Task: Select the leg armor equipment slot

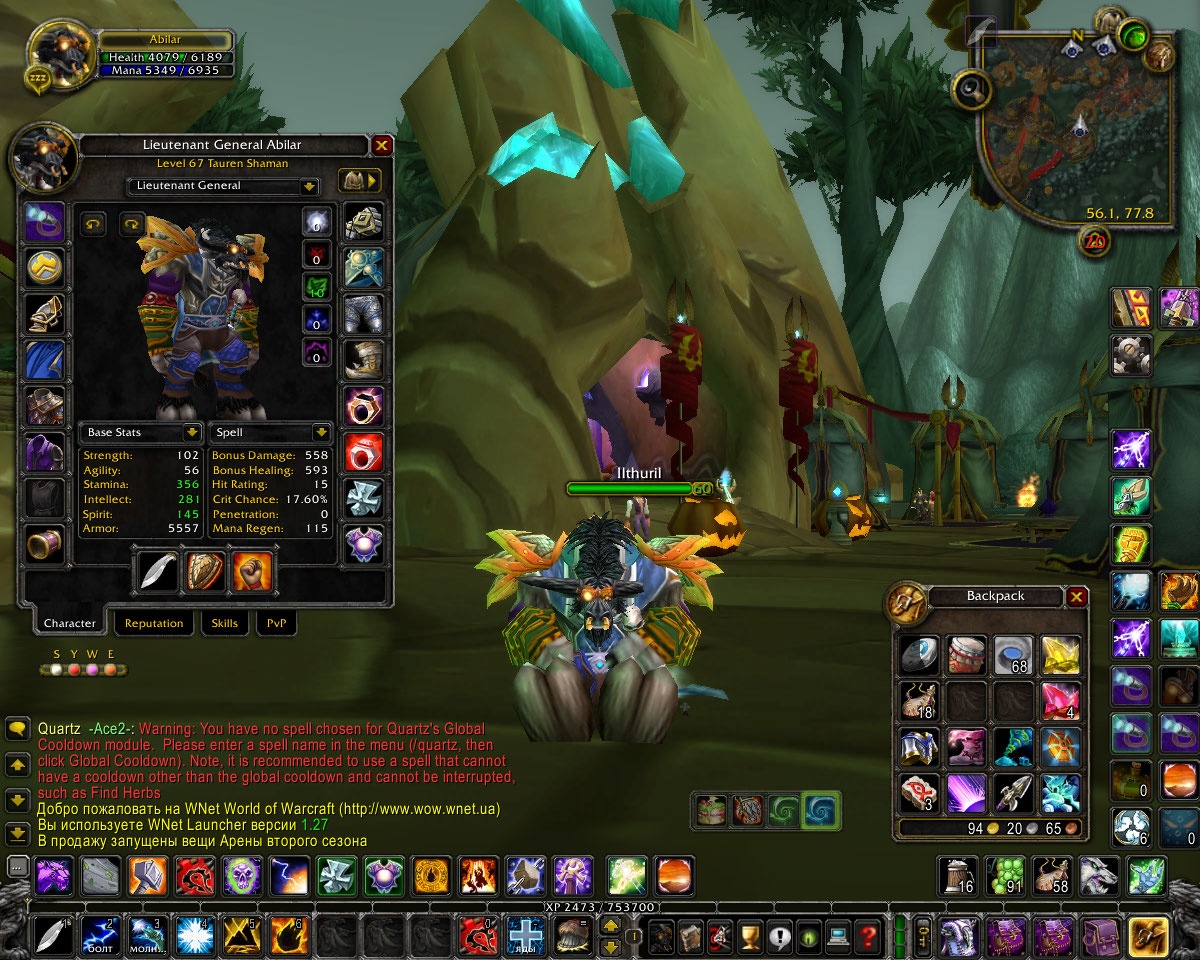Action: point(363,314)
